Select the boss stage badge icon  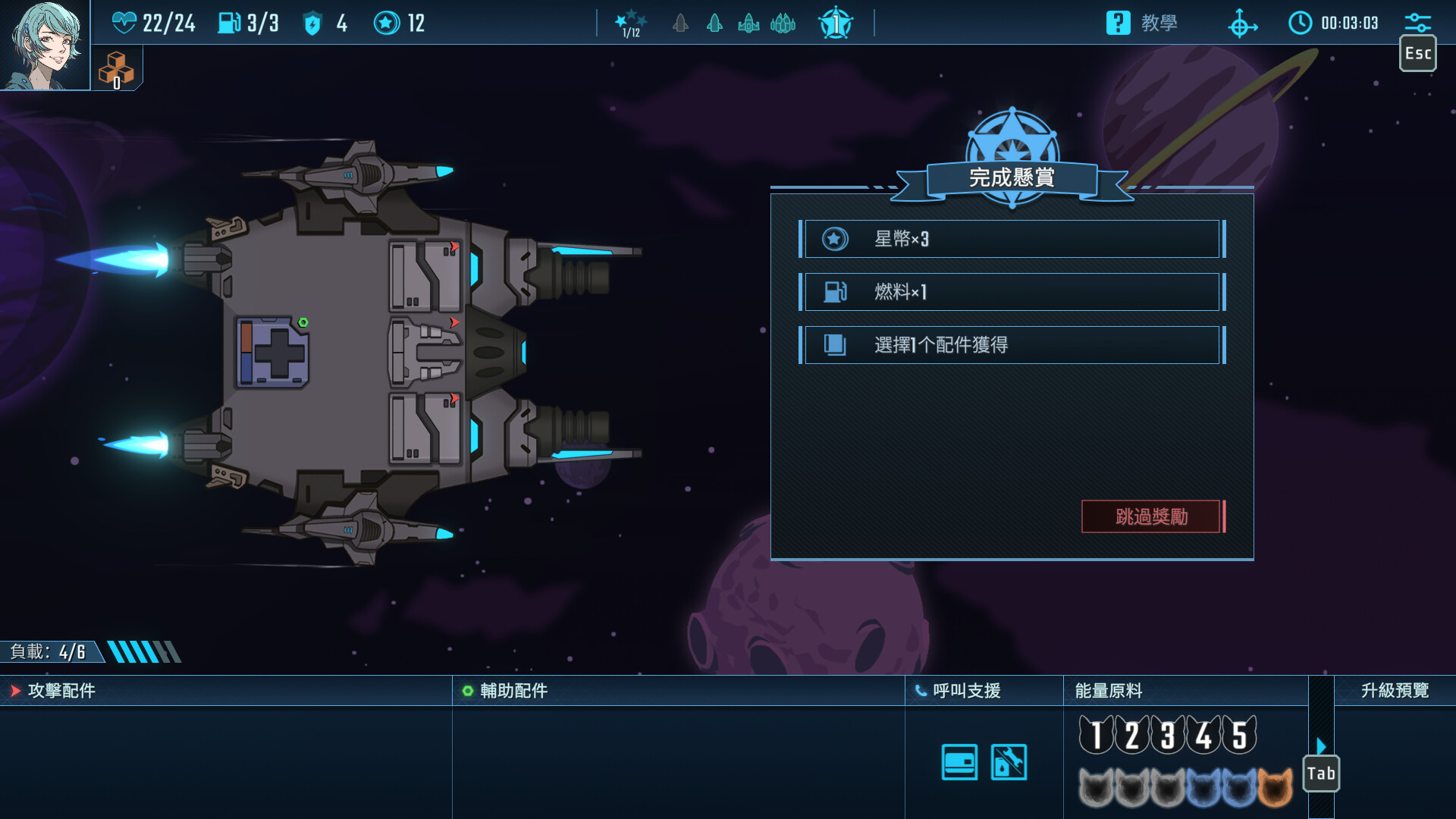[x=836, y=24]
